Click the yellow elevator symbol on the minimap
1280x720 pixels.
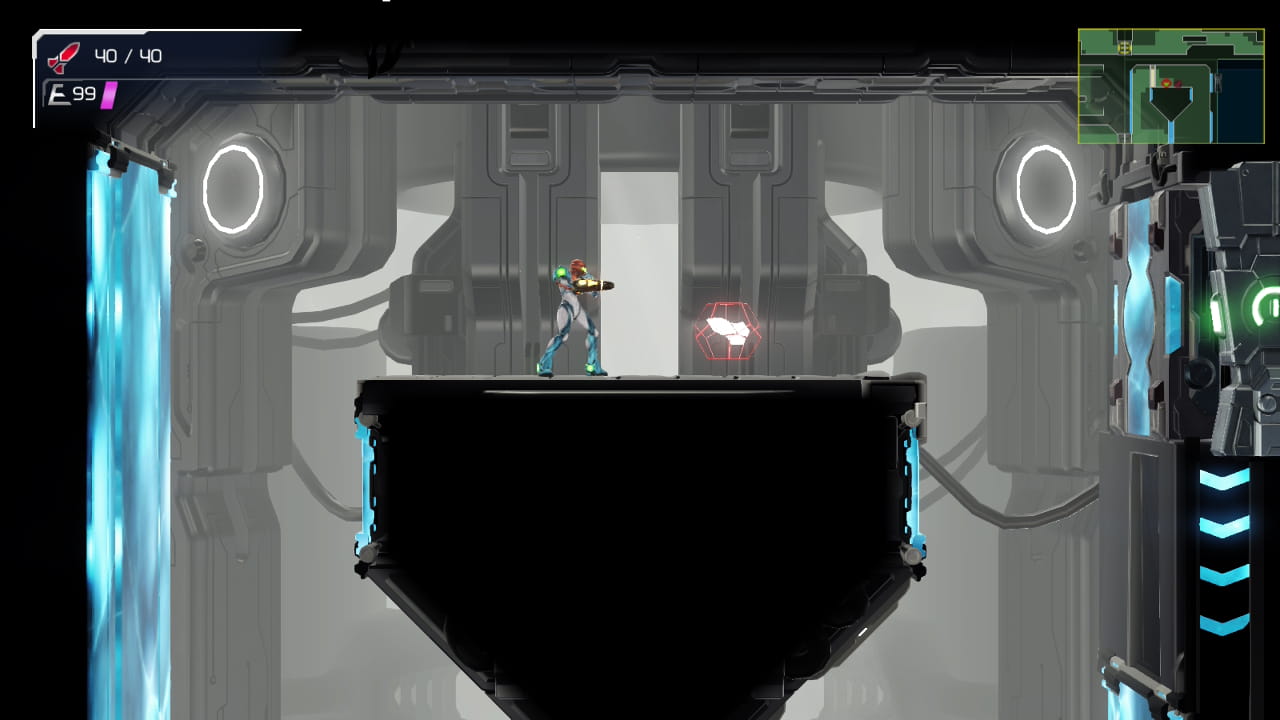[x=1124, y=48]
